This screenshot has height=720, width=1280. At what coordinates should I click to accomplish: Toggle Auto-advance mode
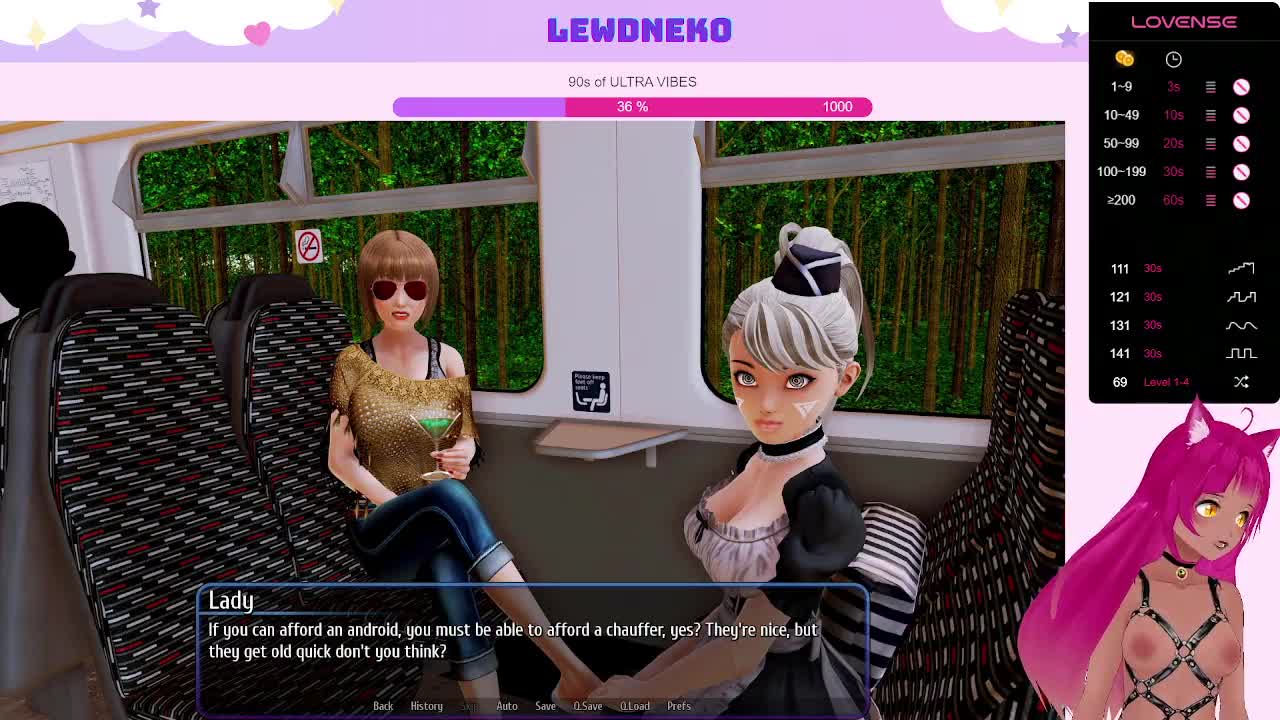pyautogui.click(x=507, y=706)
